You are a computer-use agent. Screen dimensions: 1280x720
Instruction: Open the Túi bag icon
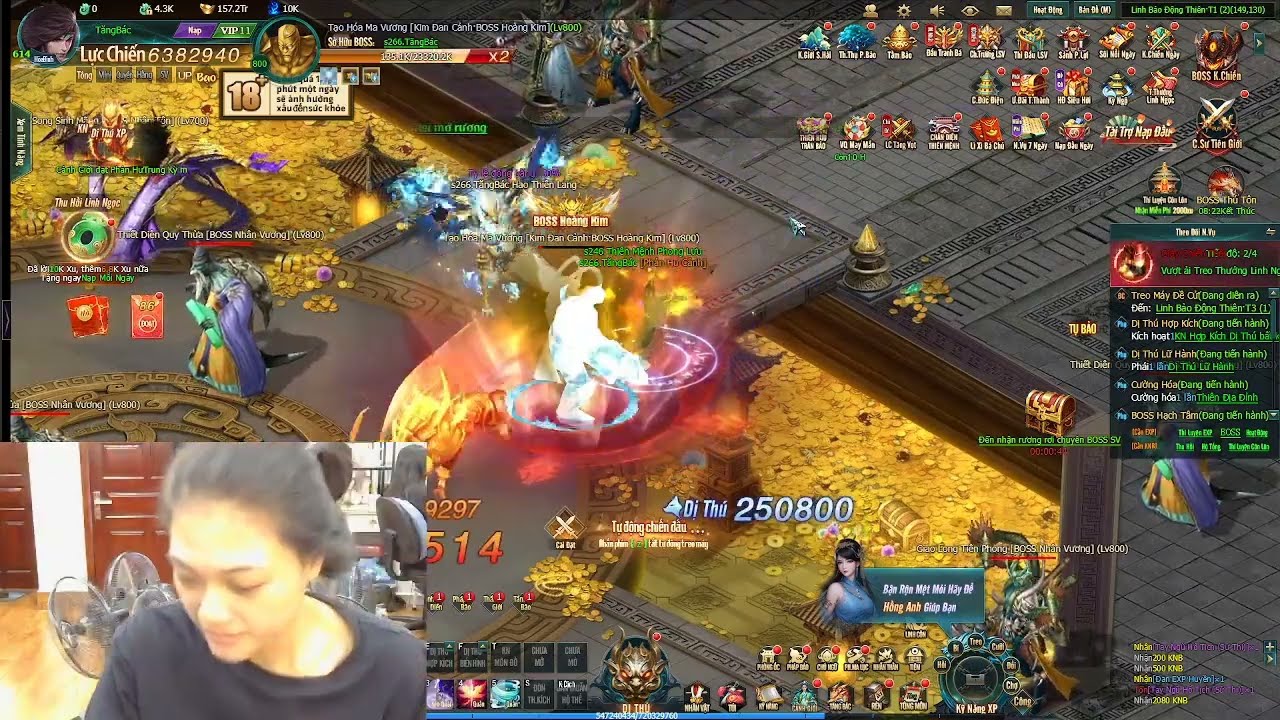click(732, 697)
